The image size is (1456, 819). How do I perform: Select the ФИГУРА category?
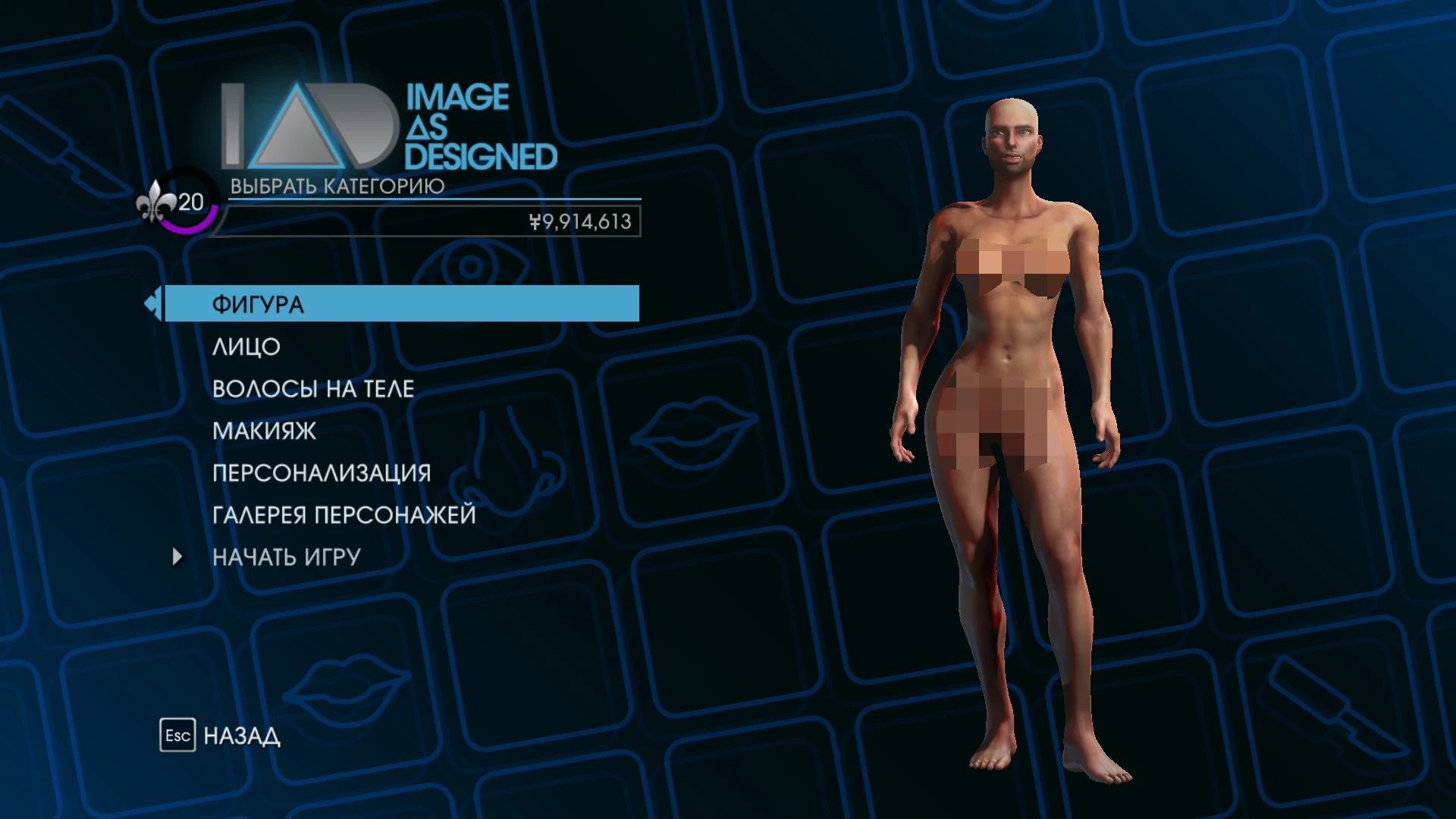coord(258,303)
